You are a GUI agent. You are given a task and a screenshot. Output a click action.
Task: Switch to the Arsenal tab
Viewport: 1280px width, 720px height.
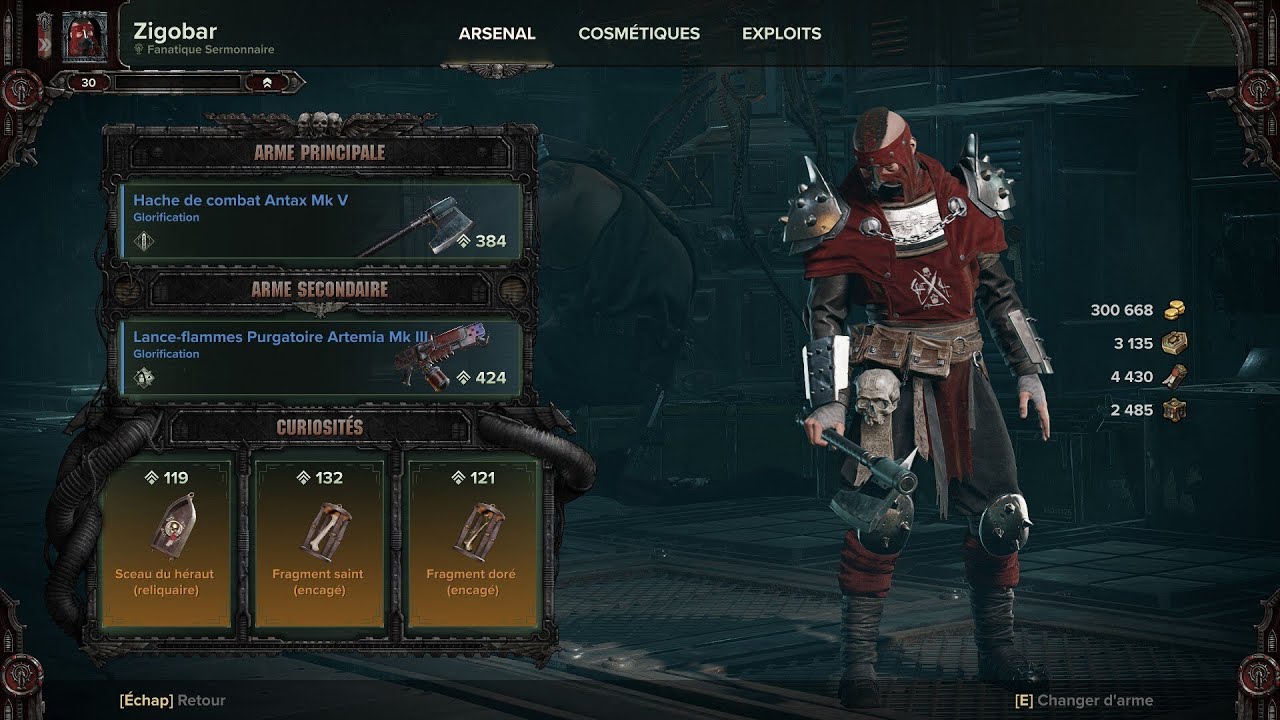(x=497, y=33)
